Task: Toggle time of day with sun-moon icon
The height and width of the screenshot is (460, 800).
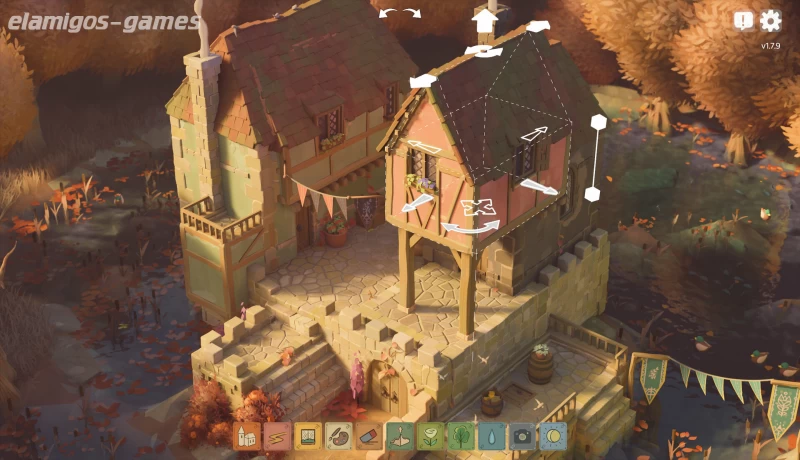Action: 553,436
